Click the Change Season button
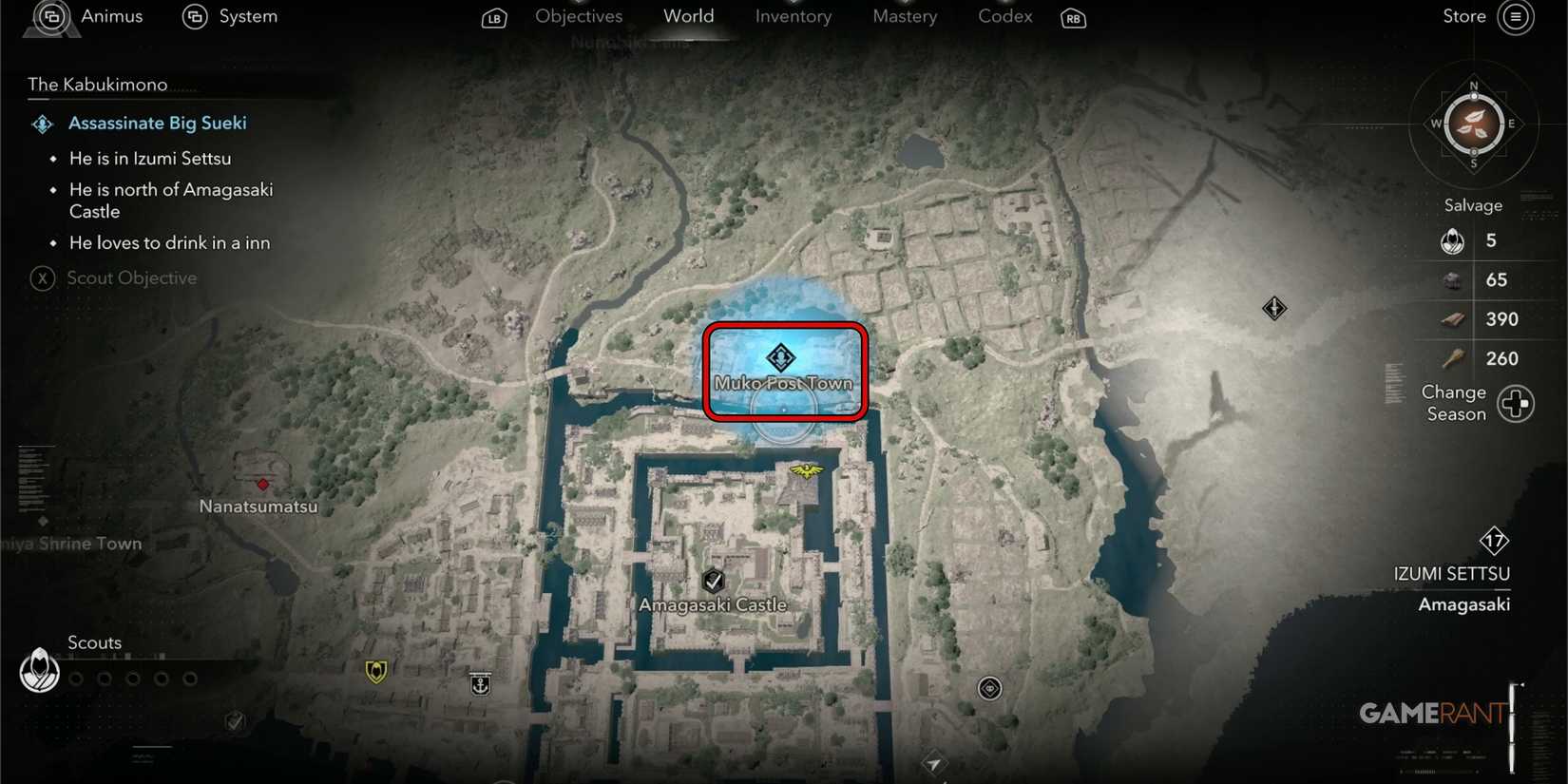1568x784 pixels. point(1515,403)
